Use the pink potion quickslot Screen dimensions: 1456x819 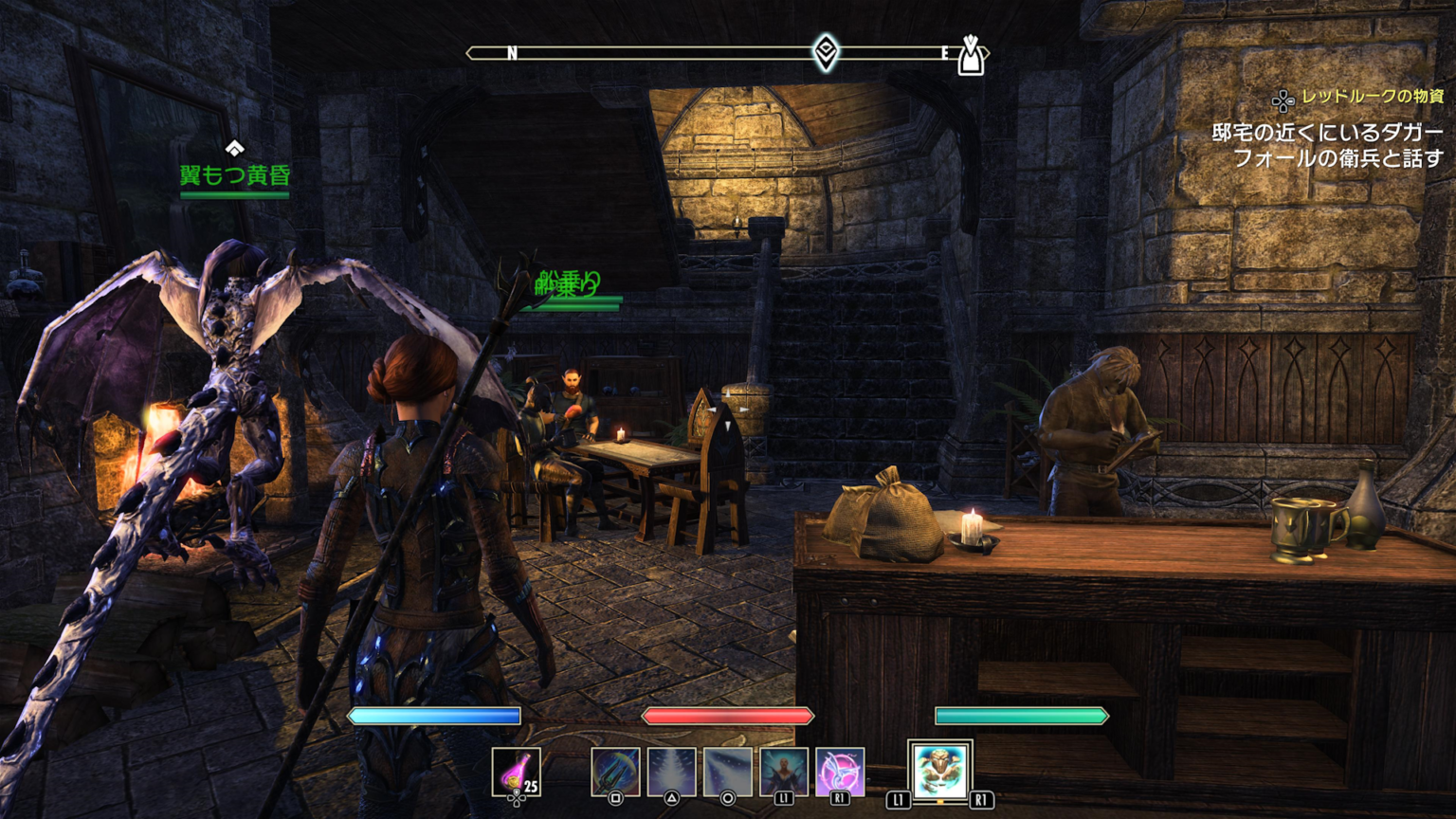point(517,772)
